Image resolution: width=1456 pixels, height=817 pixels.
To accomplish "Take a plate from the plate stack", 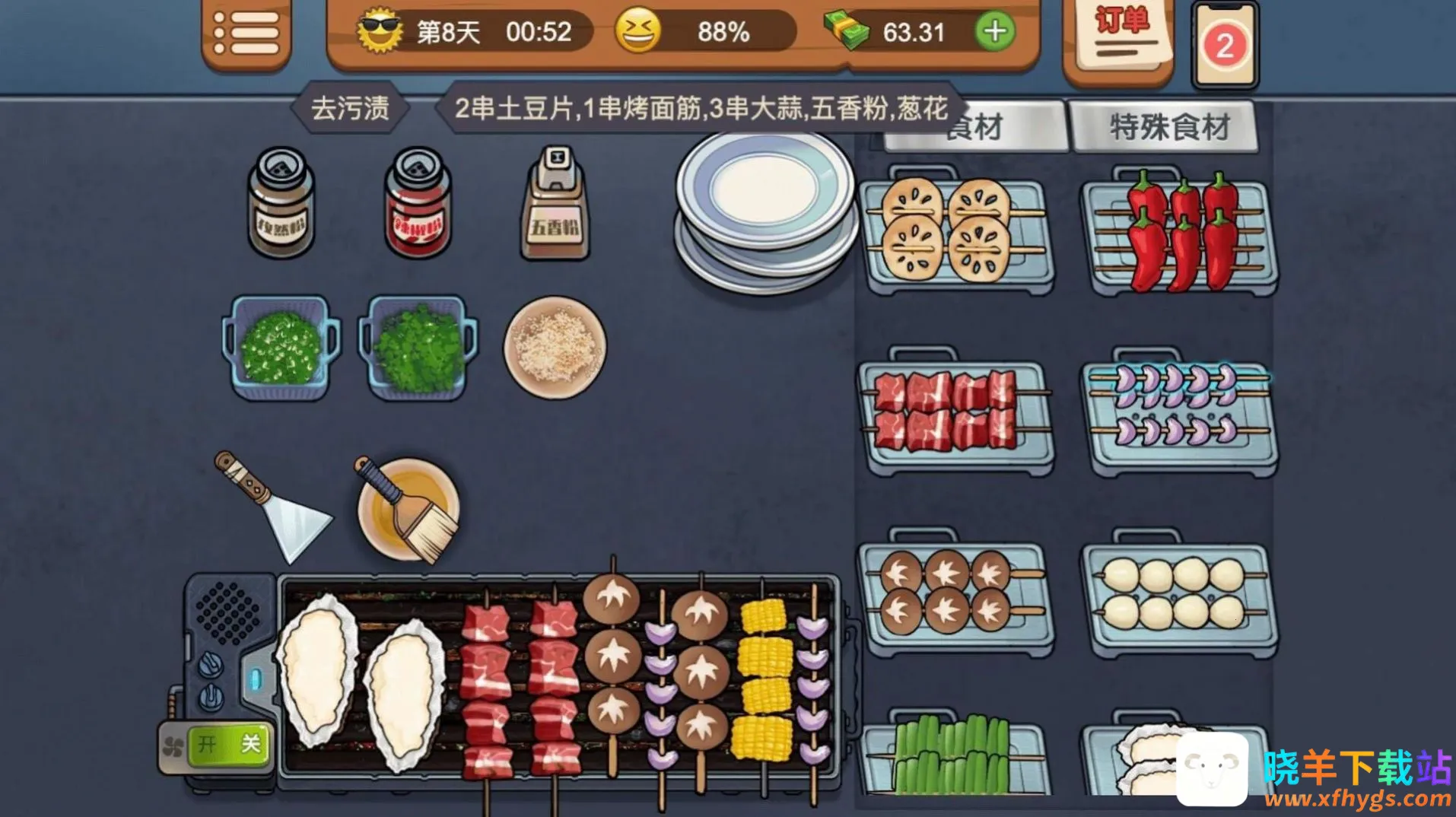I will (765, 207).
